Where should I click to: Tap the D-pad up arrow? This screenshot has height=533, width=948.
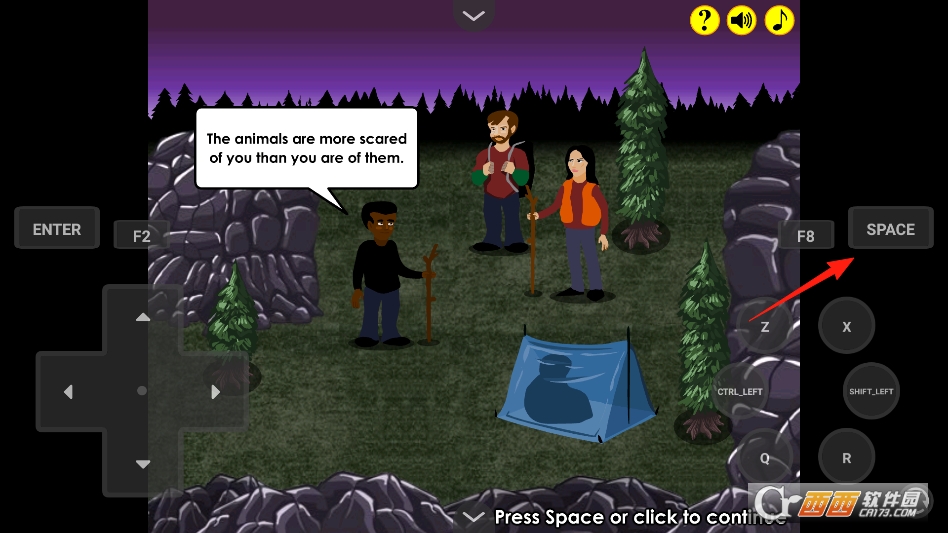pos(143,317)
